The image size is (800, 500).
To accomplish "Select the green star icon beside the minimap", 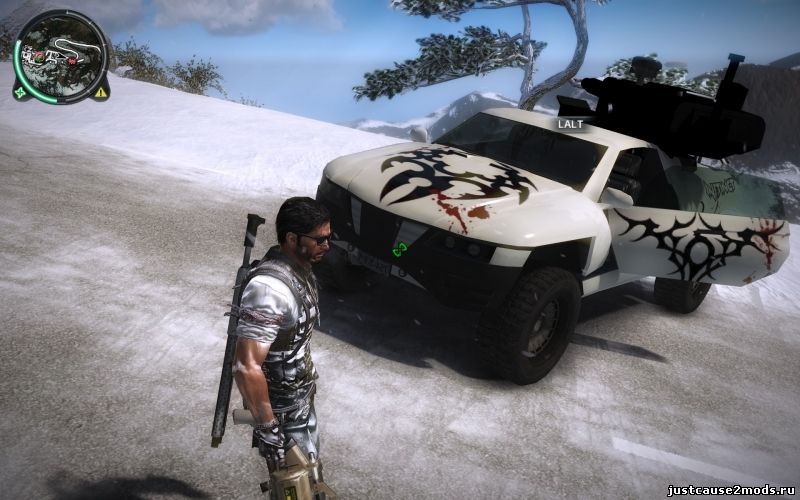I will (x=20, y=93).
